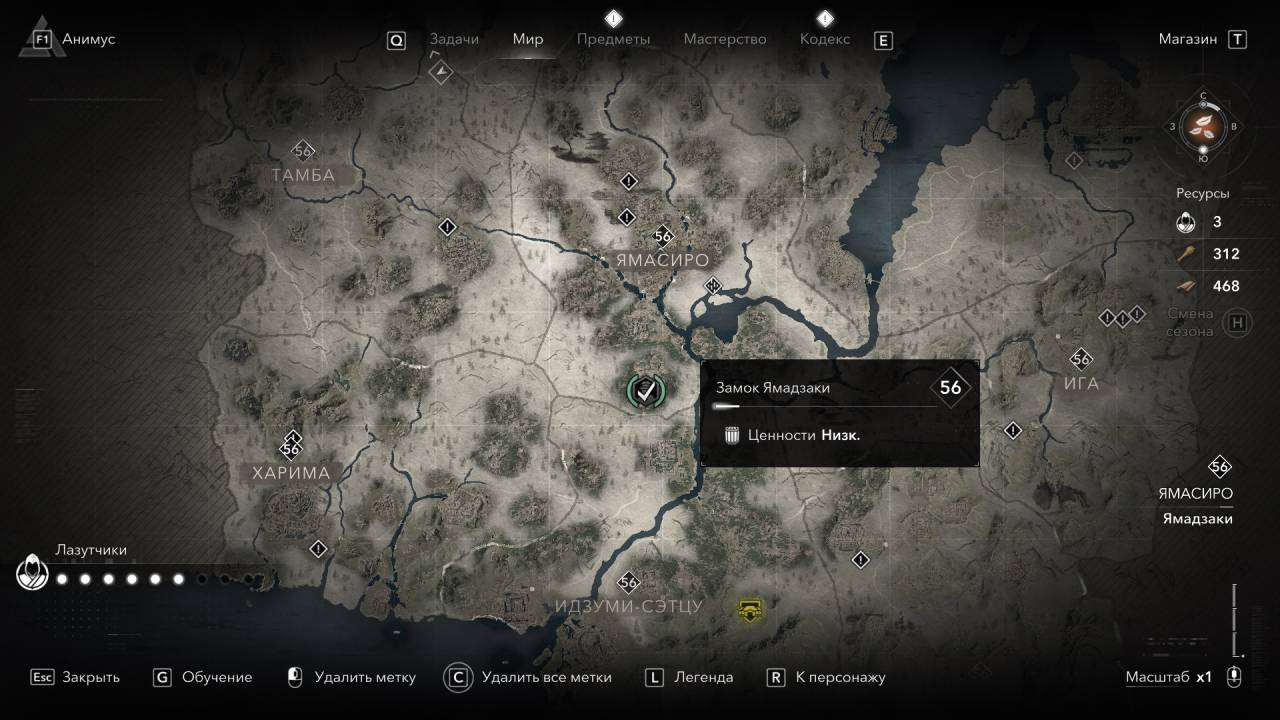Go to the Мастерство tab
Viewport: 1280px width, 720px height.
click(725, 39)
